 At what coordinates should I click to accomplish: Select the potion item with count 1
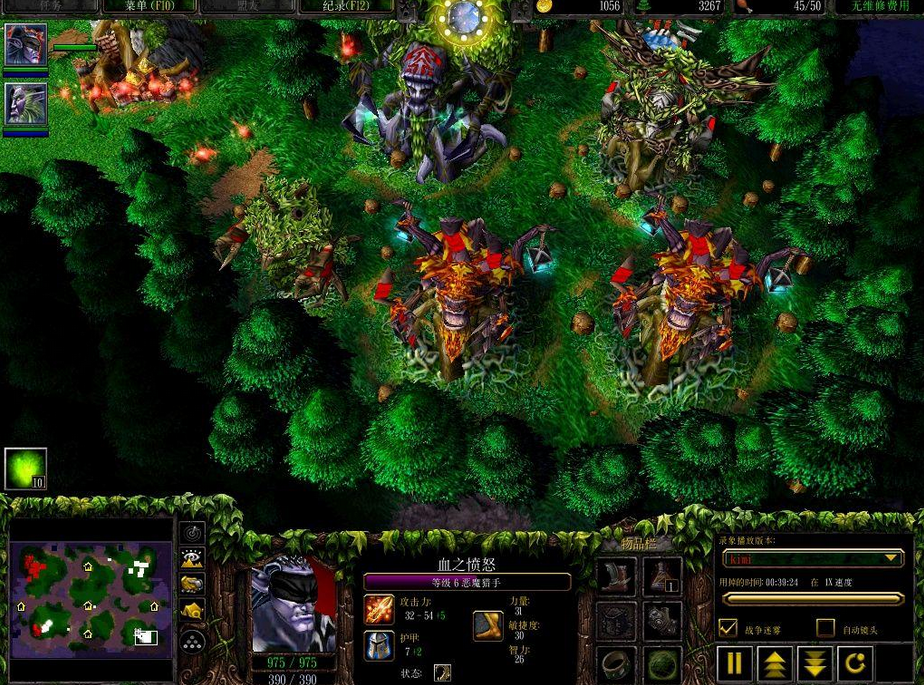(x=662, y=575)
